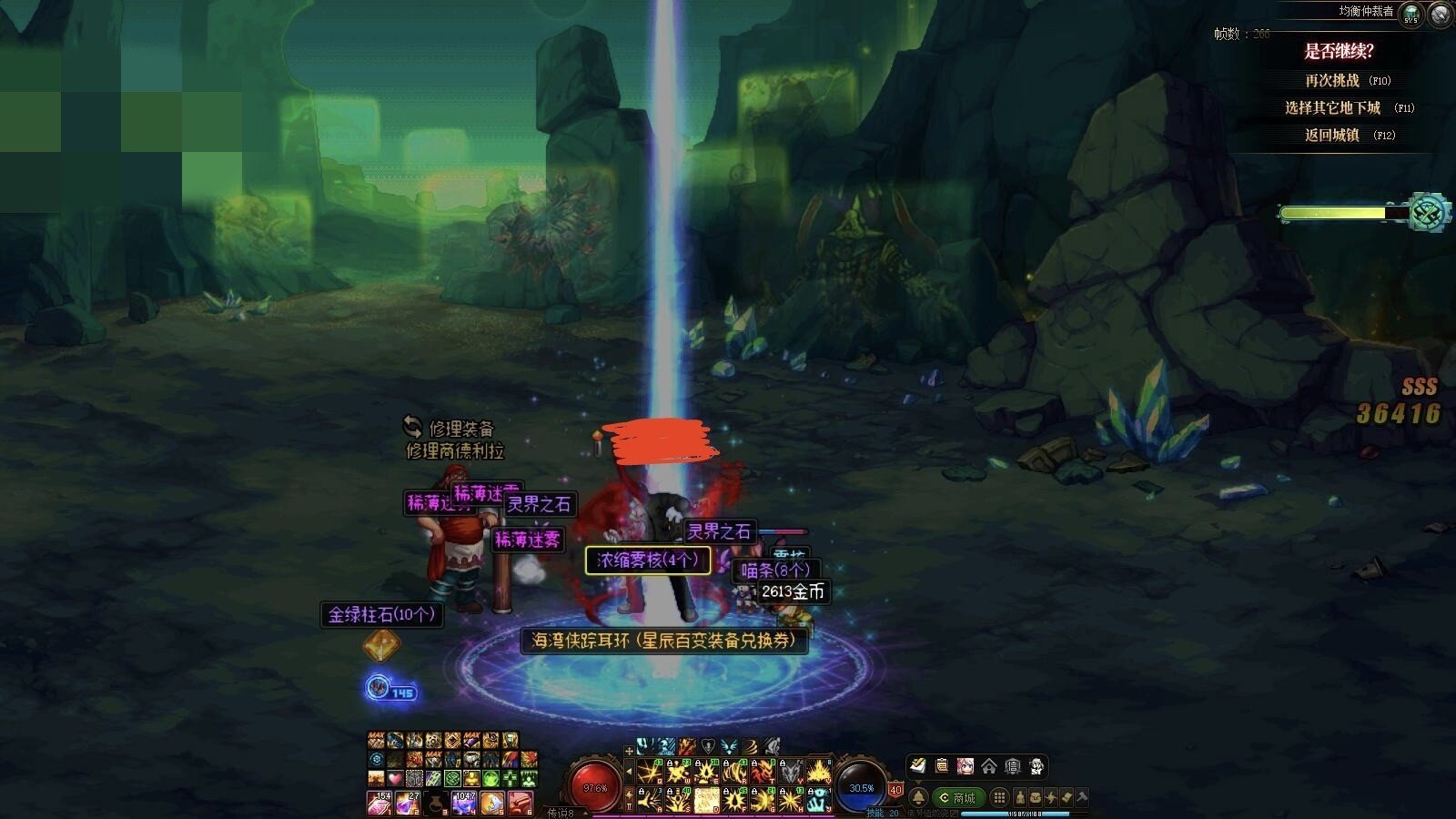Use the purple potion in slot 4

click(x=465, y=804)
